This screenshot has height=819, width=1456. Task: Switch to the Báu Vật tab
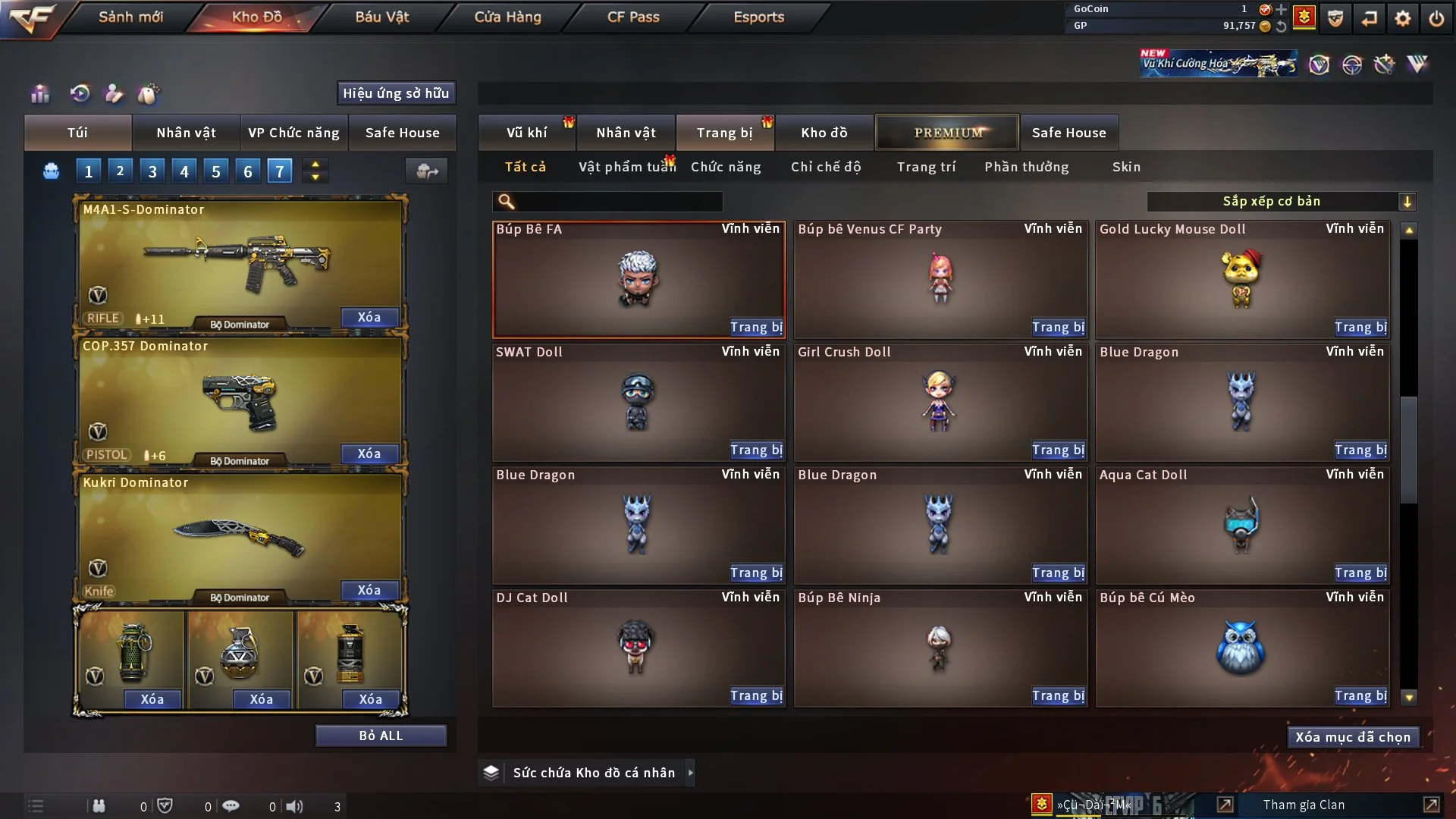(x=381, y=17)
